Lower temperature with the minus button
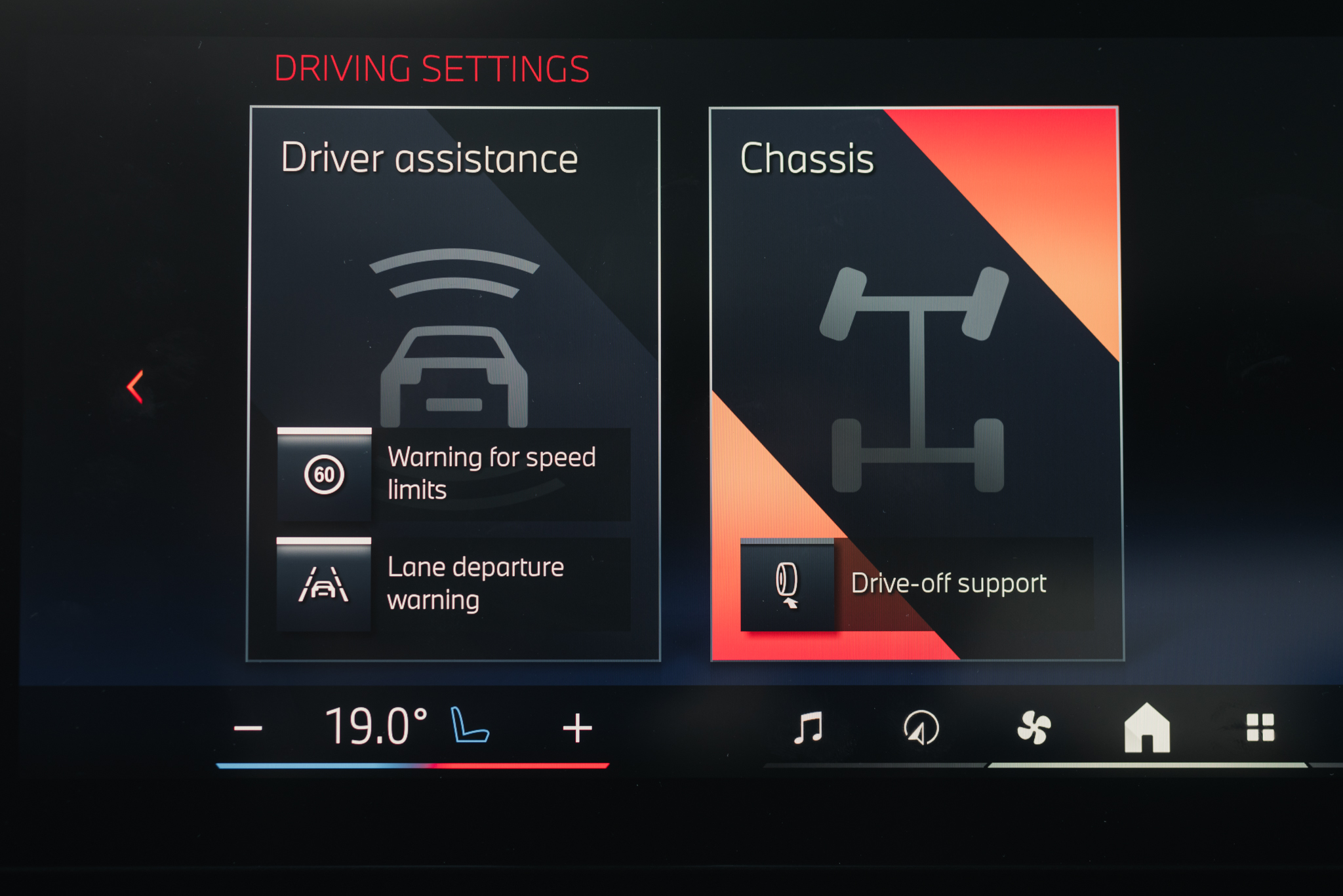Viewport: 1343px width, 896px height. pos(248,728)
